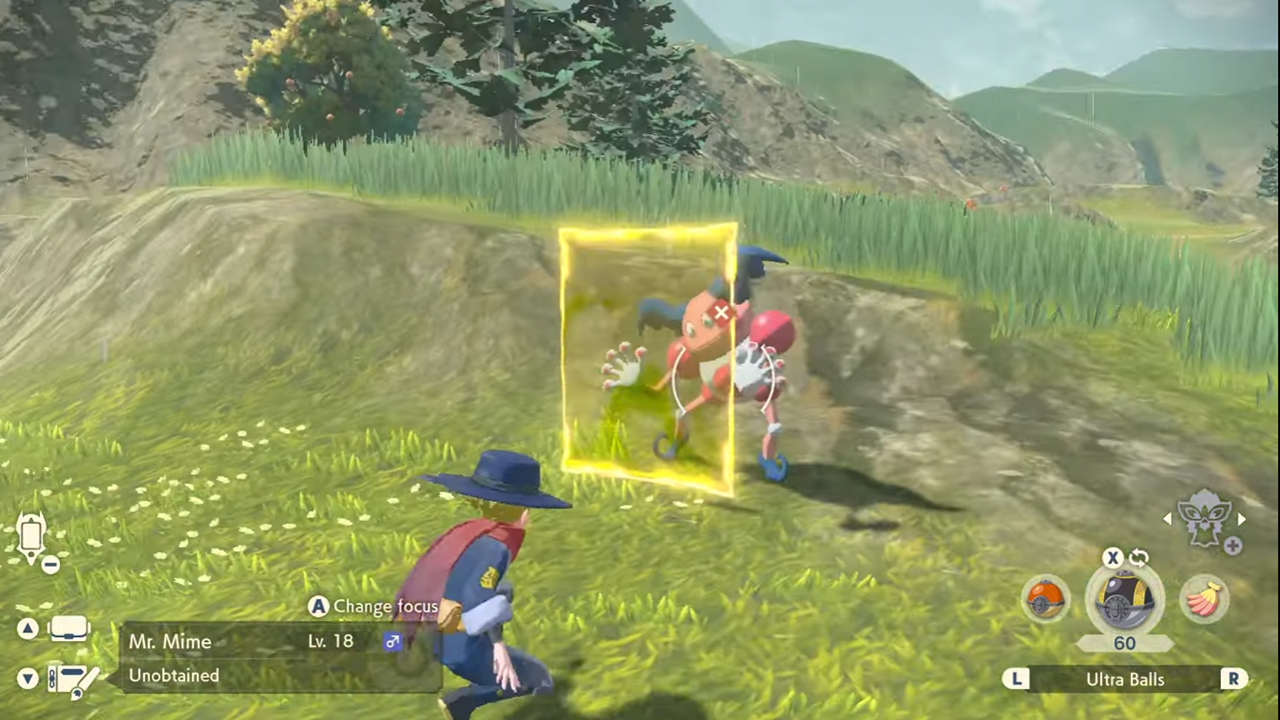Click the X swap-items icon above the Ultra Ball
The image size is (1280, 720).
(x=1113, y=558)
